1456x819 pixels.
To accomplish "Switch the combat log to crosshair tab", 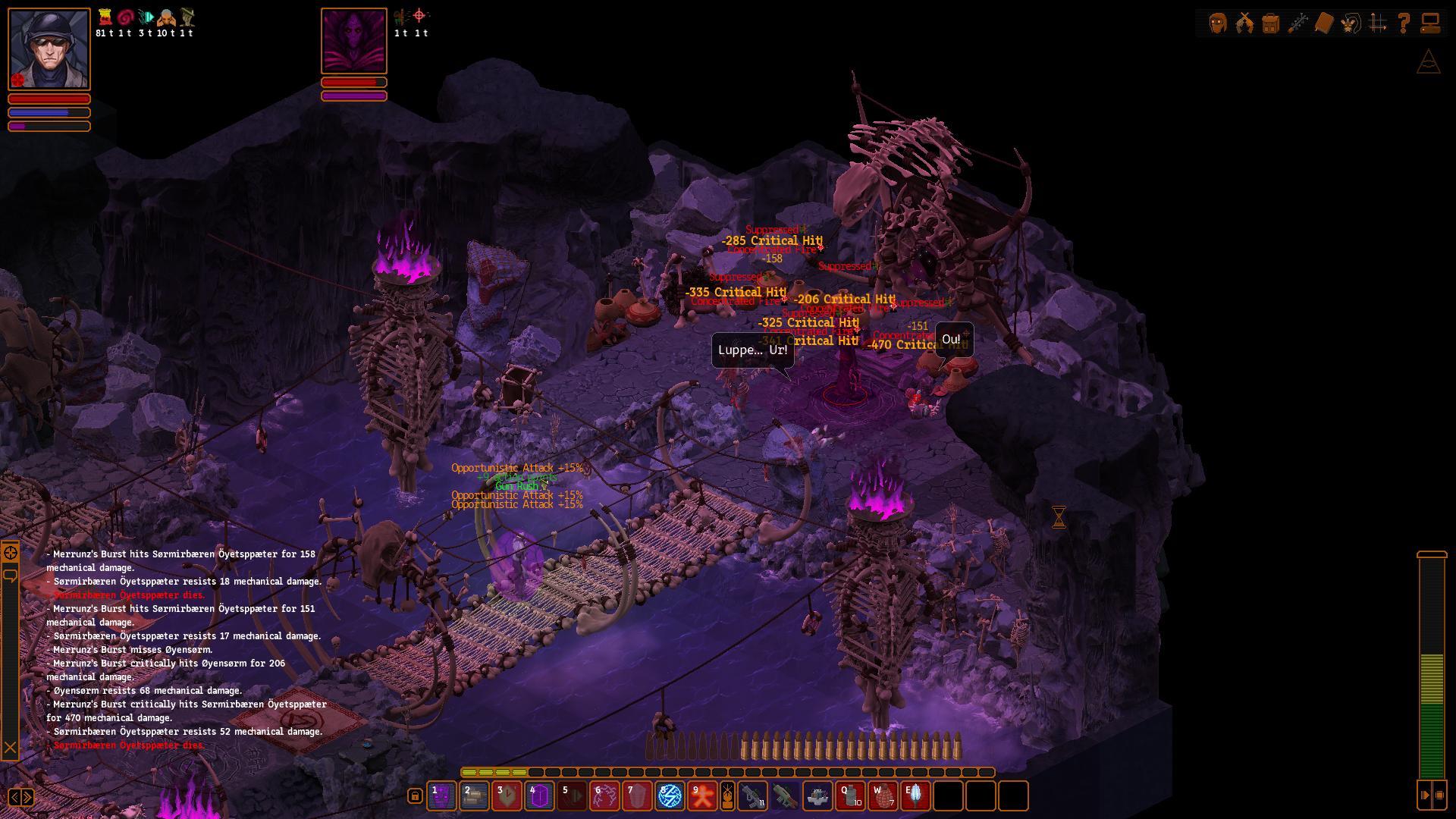I will pos(10,553).
